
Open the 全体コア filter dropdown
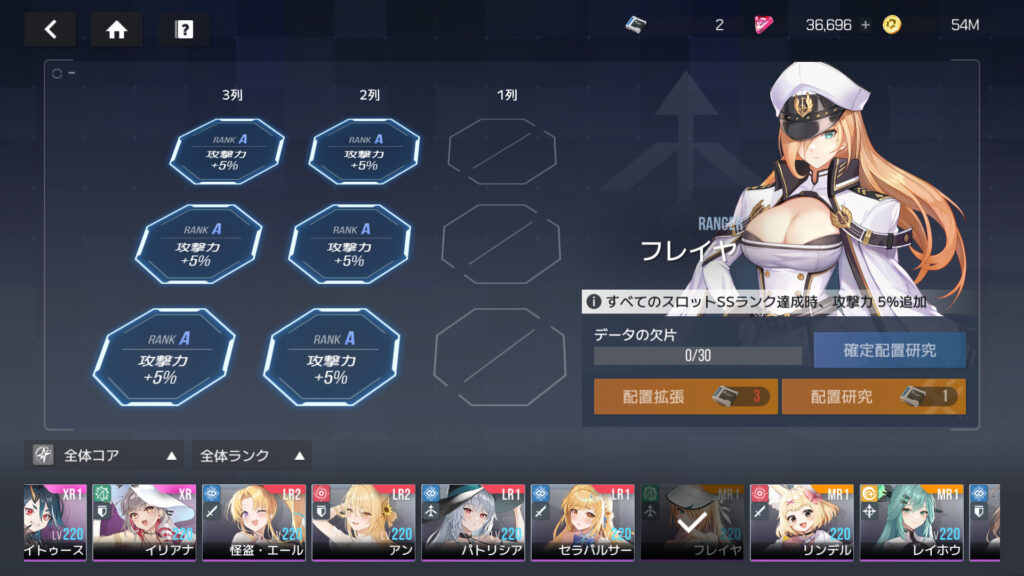click(x=104, y=455)
